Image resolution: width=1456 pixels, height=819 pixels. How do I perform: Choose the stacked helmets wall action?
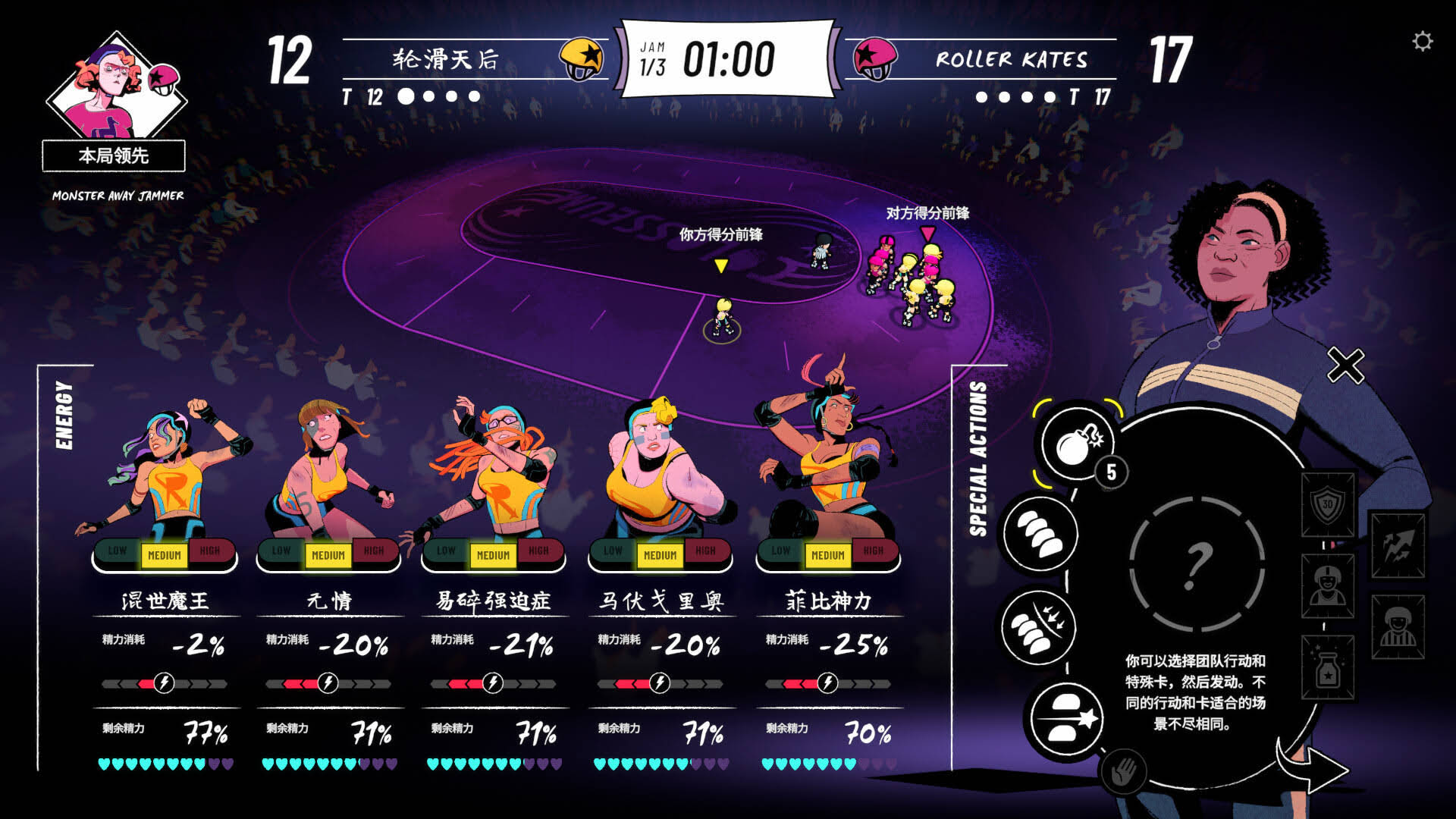(x=1040, y=533)
